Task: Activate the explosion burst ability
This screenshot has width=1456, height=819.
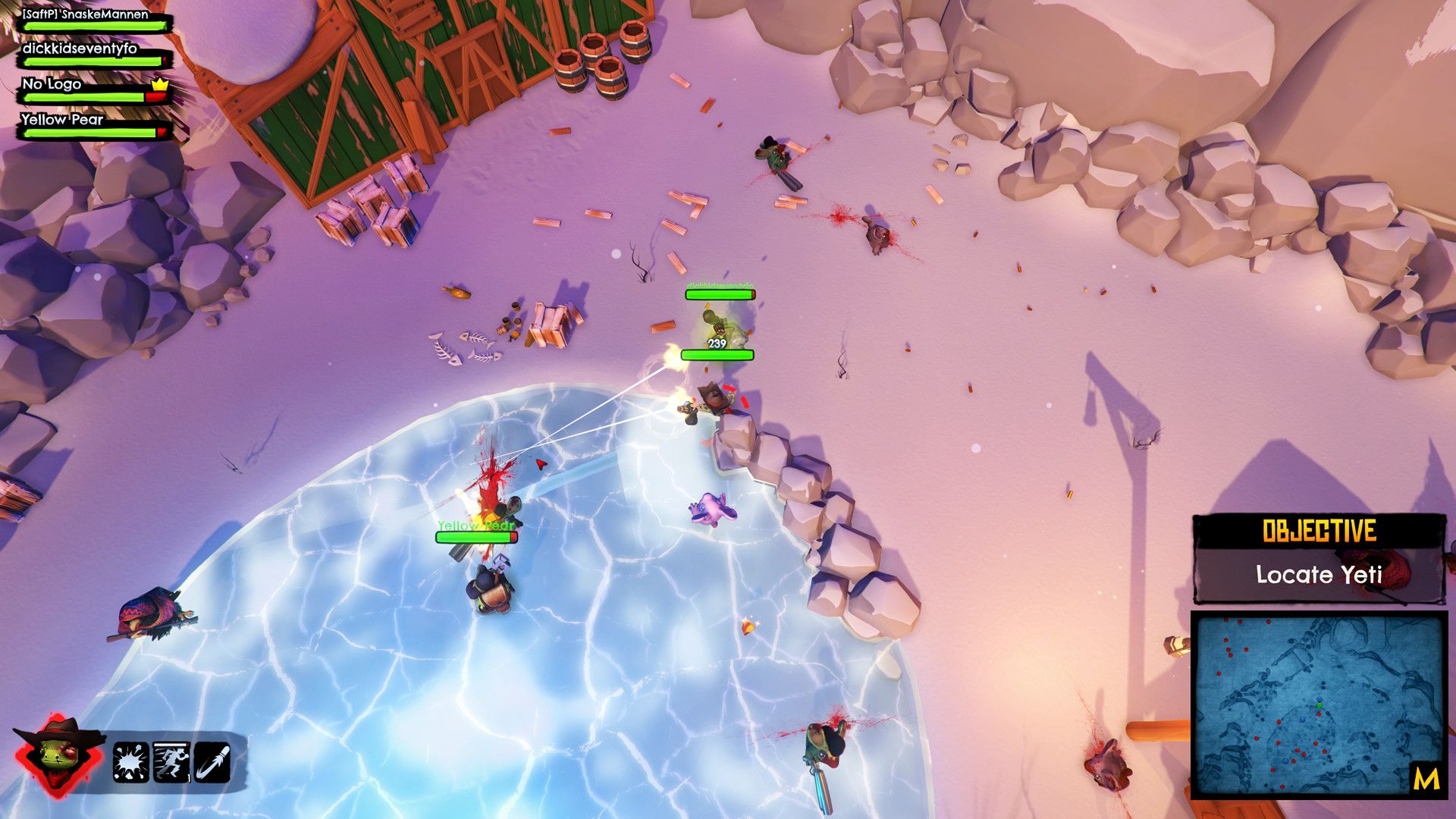Action: click(x=130, y=762)
